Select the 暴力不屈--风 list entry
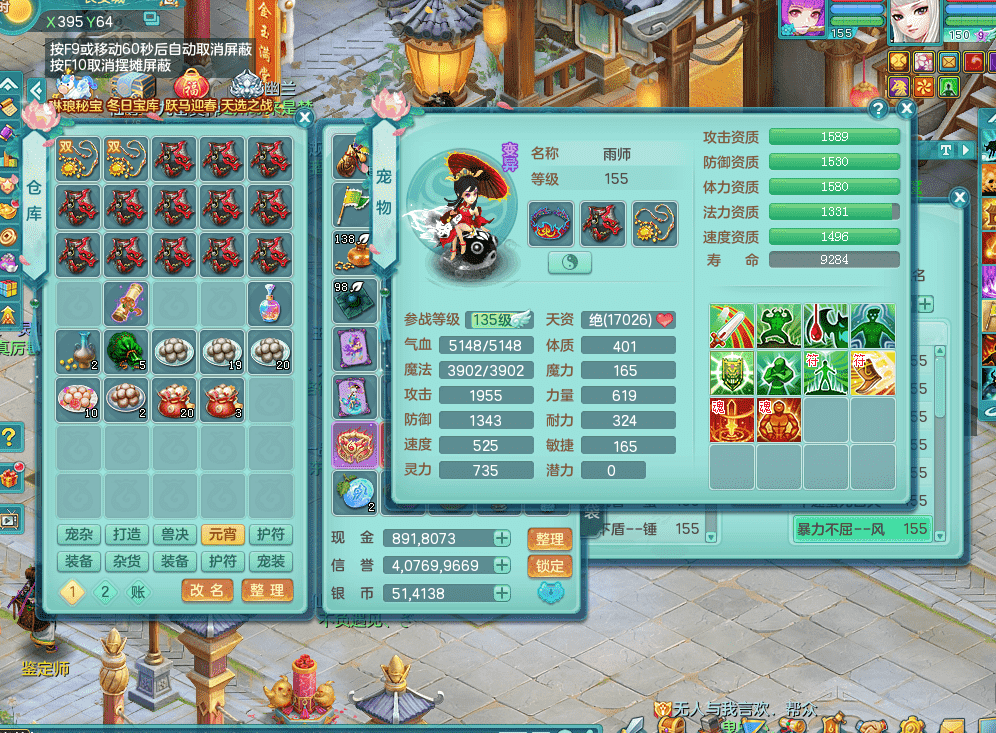This screenshot has height=733, width=996. (x=860, y=528)
